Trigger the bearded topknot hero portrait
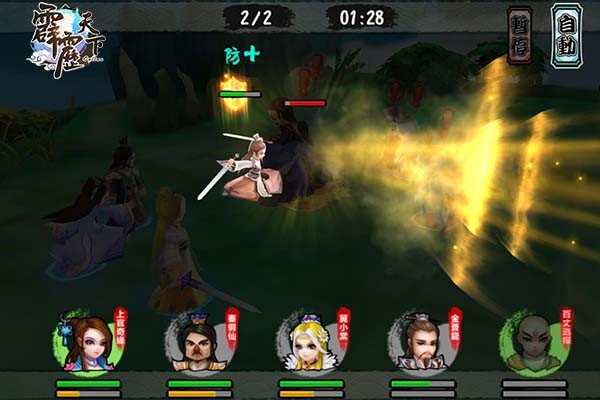Viewport: 600px width, 400px height. pyautogui.click(x=418, y=343)
